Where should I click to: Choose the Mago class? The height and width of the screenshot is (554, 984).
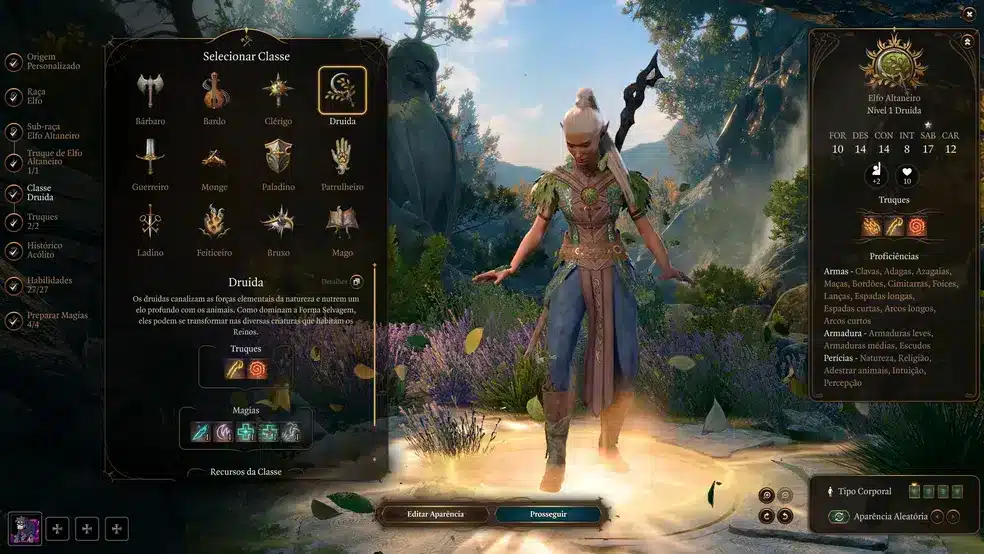point(342,222)
